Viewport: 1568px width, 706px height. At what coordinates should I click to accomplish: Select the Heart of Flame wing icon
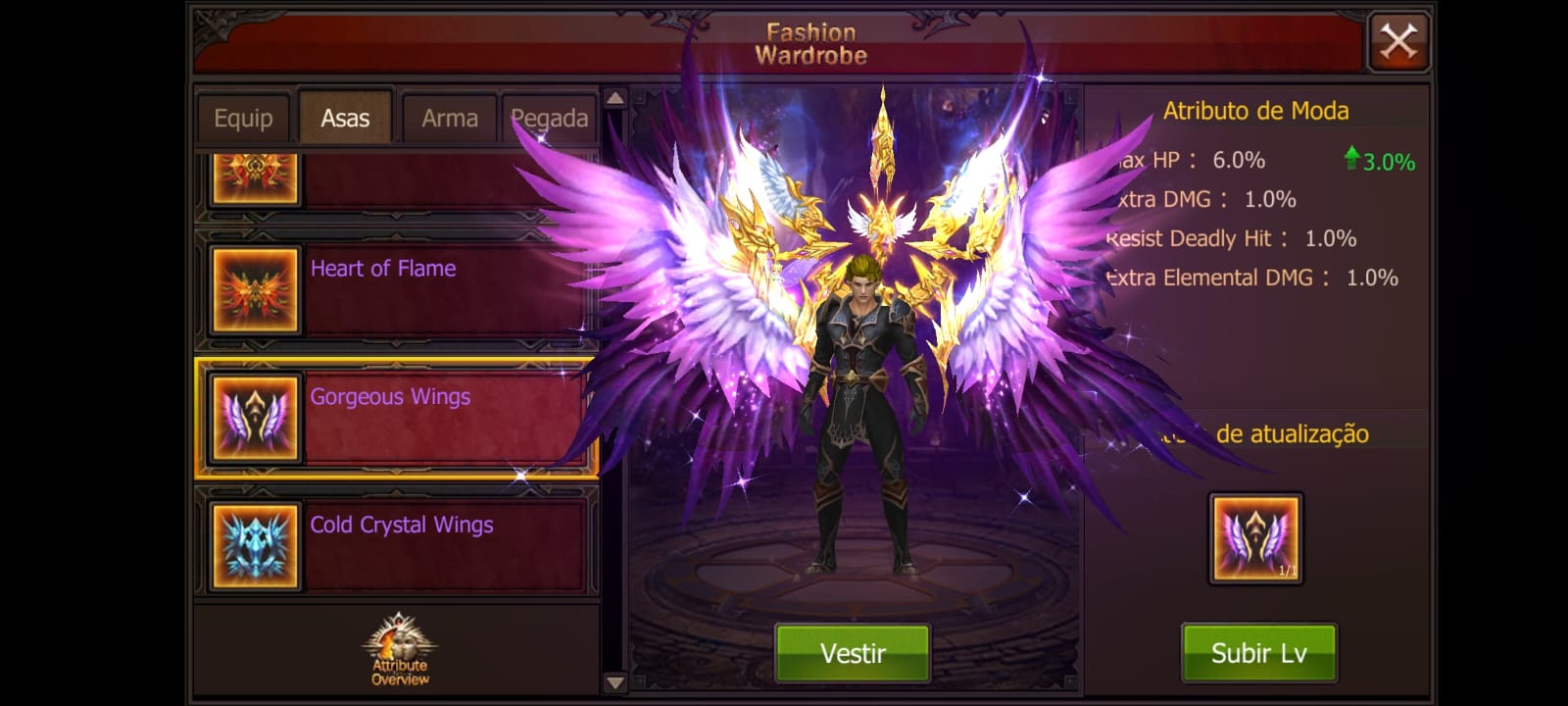point(255,288)
